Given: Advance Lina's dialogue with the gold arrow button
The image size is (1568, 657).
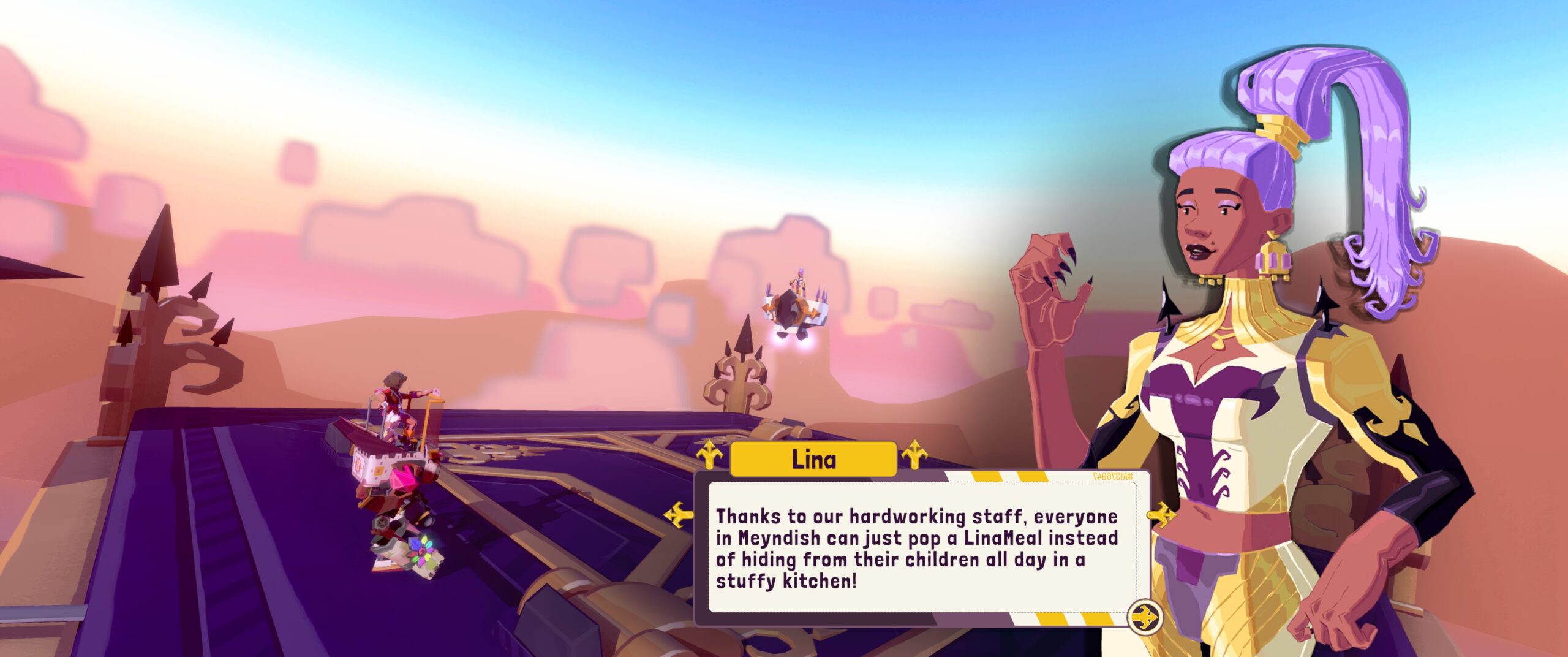Looking at the screenshot, I should tap(1144, 616).
